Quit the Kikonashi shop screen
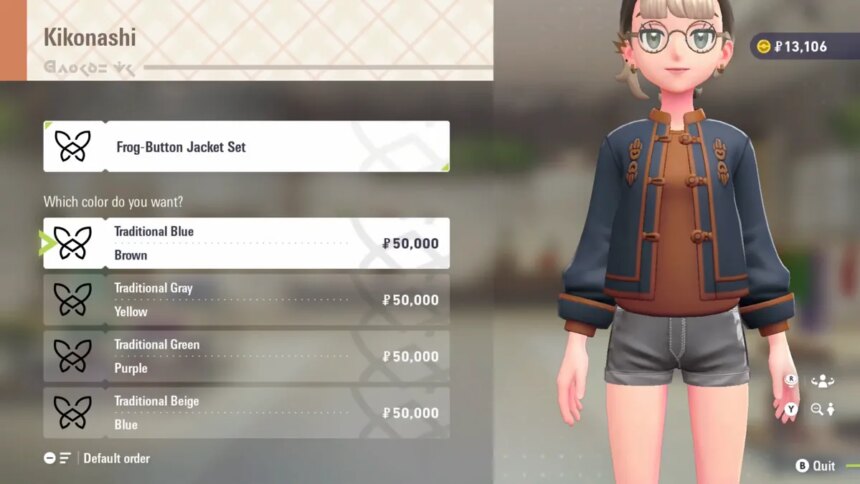Image resolution: width=860 pixels, height=484 pixels. pyautogui.click(x=815, y=466)
